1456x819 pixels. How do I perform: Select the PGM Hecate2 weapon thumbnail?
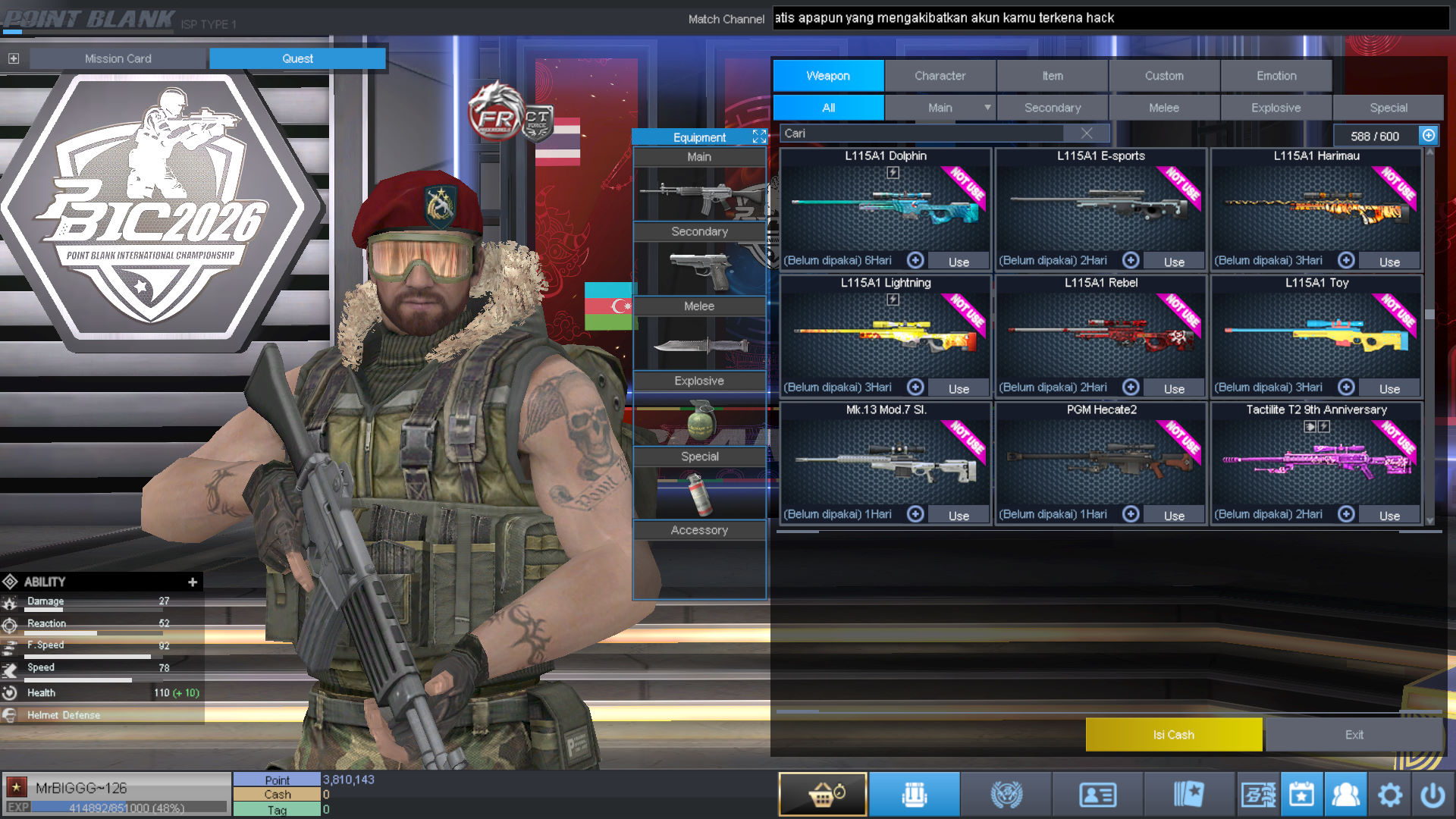tap(1100, 459)
